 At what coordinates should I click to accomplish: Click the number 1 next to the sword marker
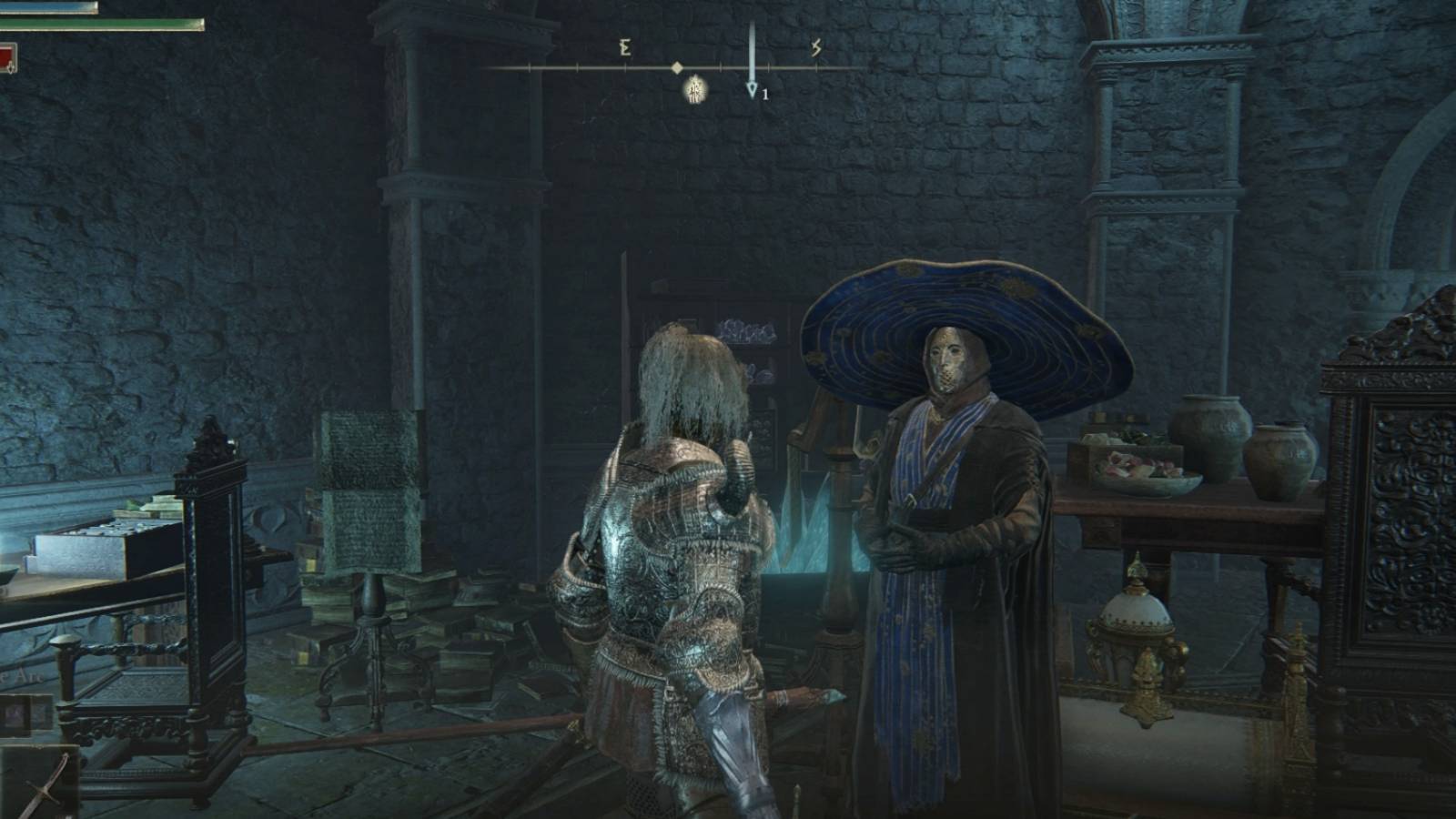(765, 94)
